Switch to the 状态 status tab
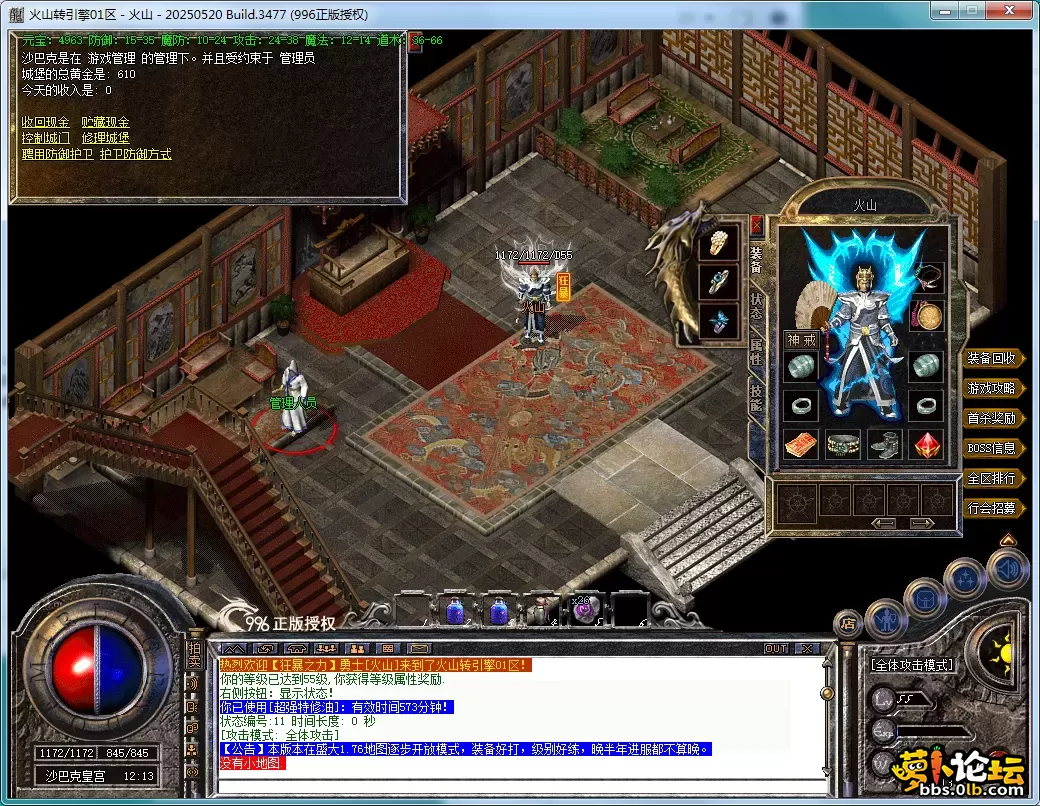Screen dimensions: 1040x806 pos(756,306)
